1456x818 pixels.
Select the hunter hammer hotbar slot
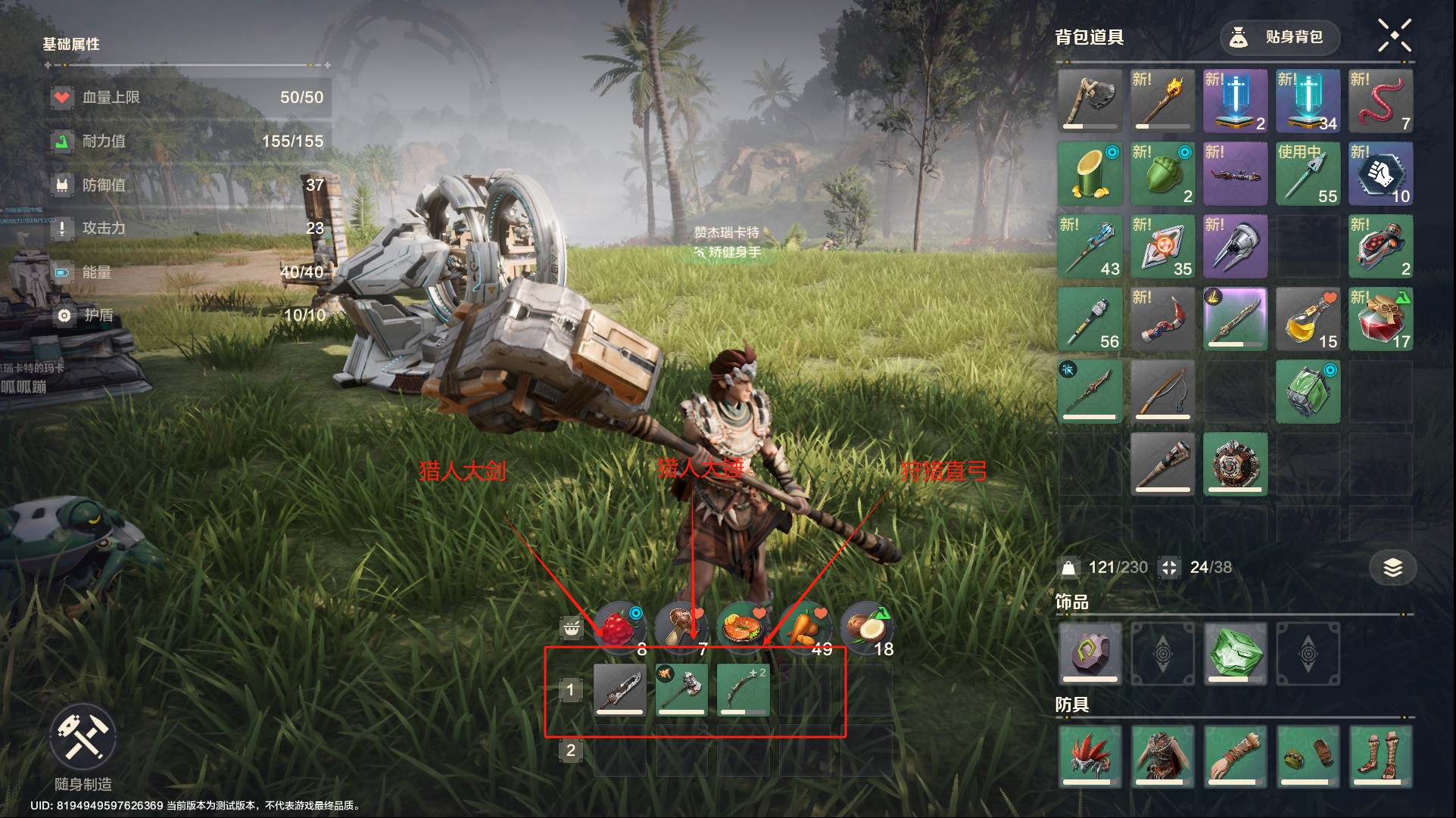point(681,689)
